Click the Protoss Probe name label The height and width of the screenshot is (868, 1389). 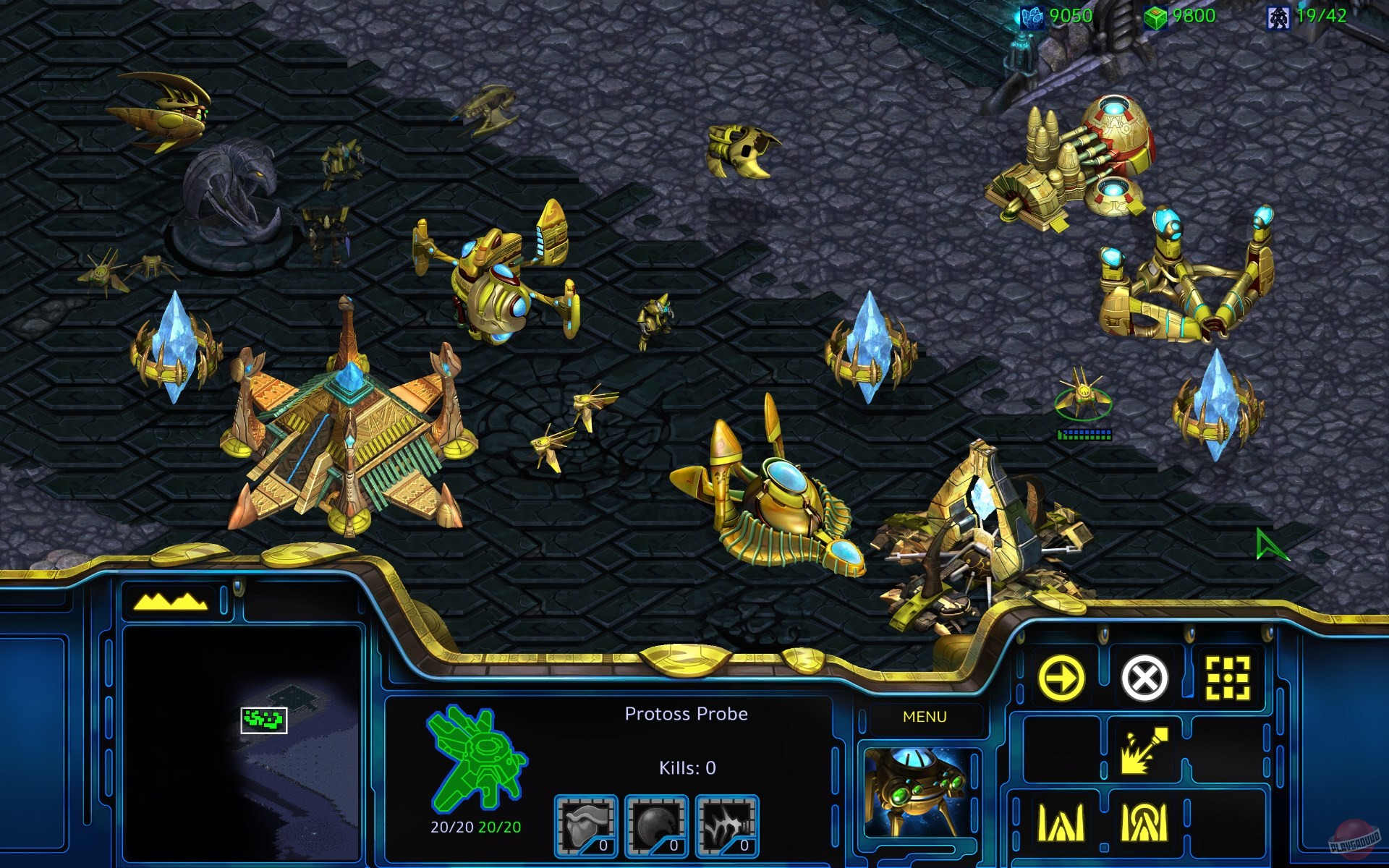[x=686, y=713]
